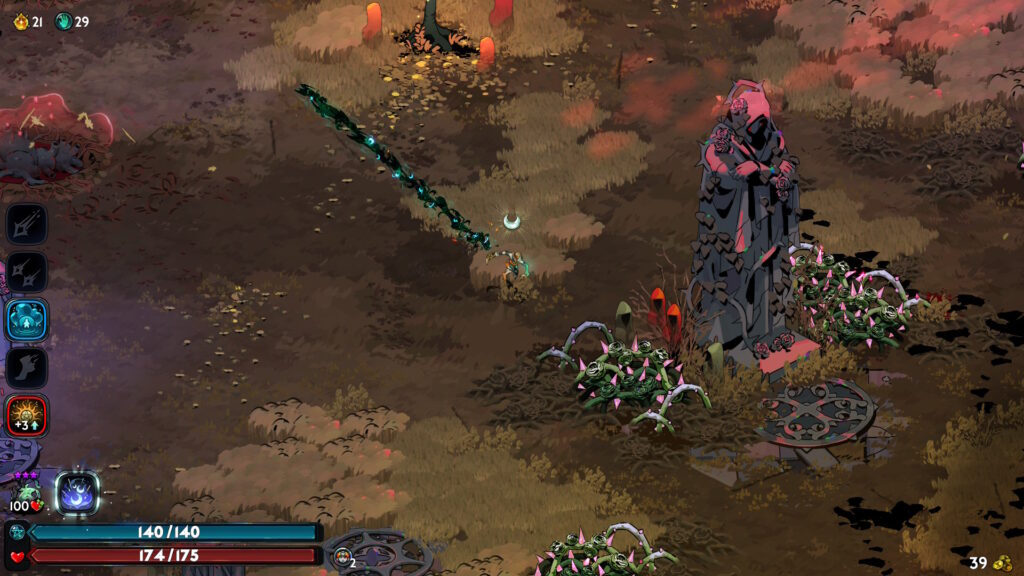Click the red sun boon with +3
Viewport: 1024px width, 576px height.
(x=26, y=415)
